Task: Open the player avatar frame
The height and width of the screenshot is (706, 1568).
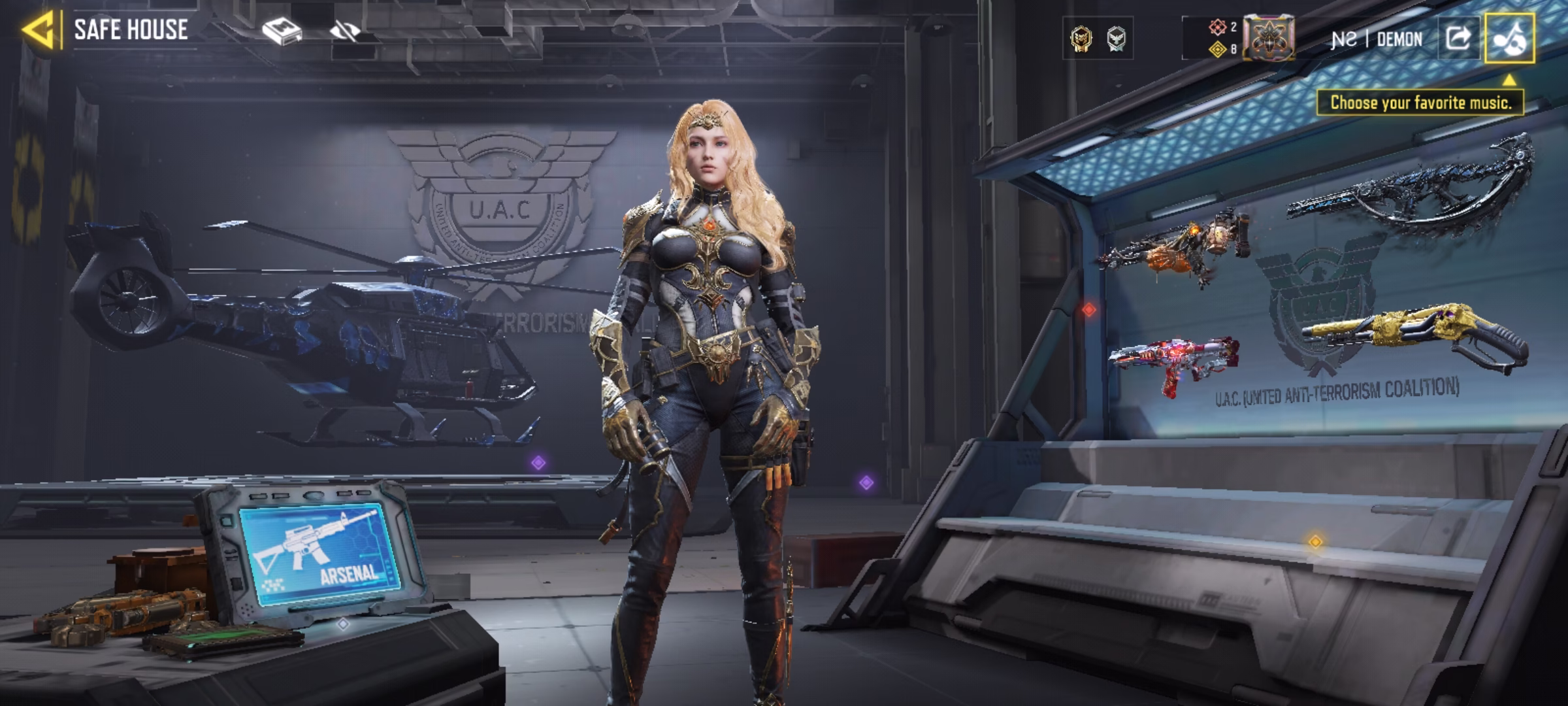Action: tap(1268, 39)
